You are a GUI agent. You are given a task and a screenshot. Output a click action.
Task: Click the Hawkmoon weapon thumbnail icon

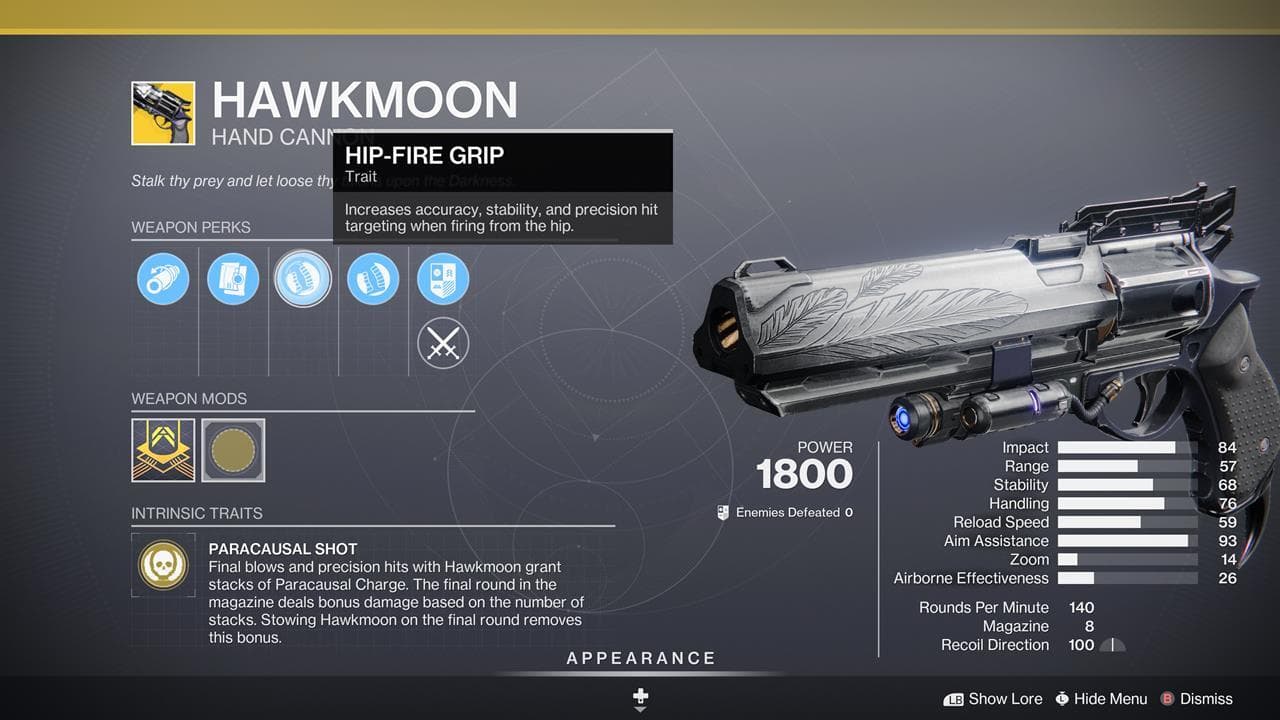pos(164,113)
